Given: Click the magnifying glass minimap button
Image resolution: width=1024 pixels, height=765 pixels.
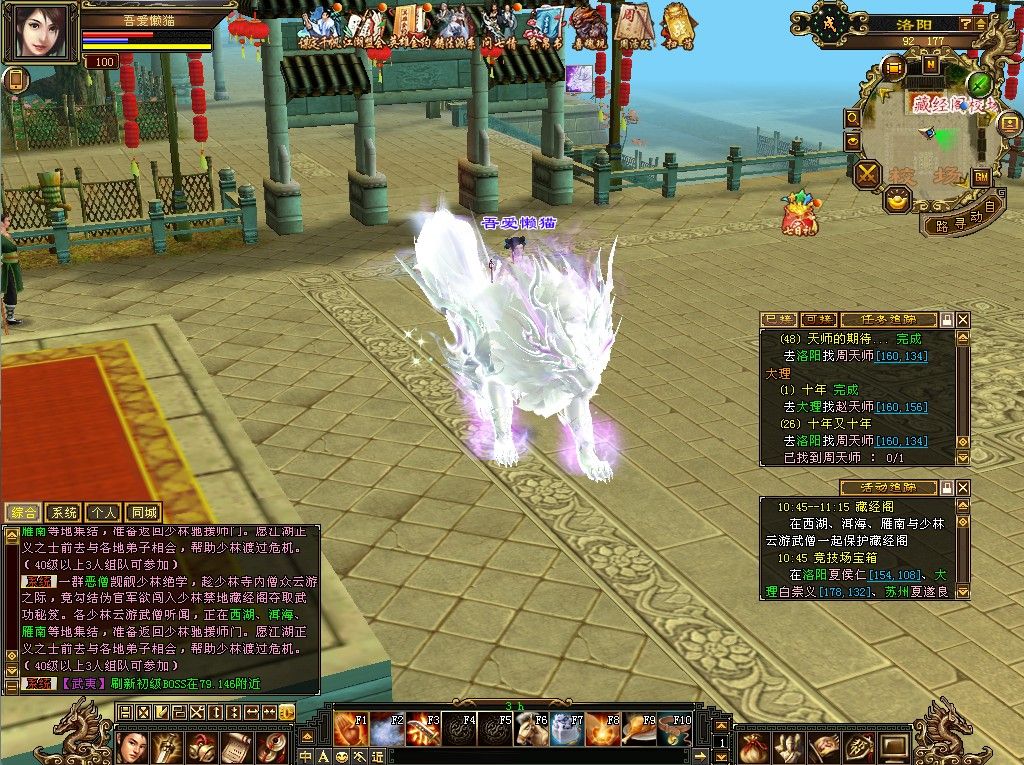Looking at the screenshot, I should coord(852,118).
